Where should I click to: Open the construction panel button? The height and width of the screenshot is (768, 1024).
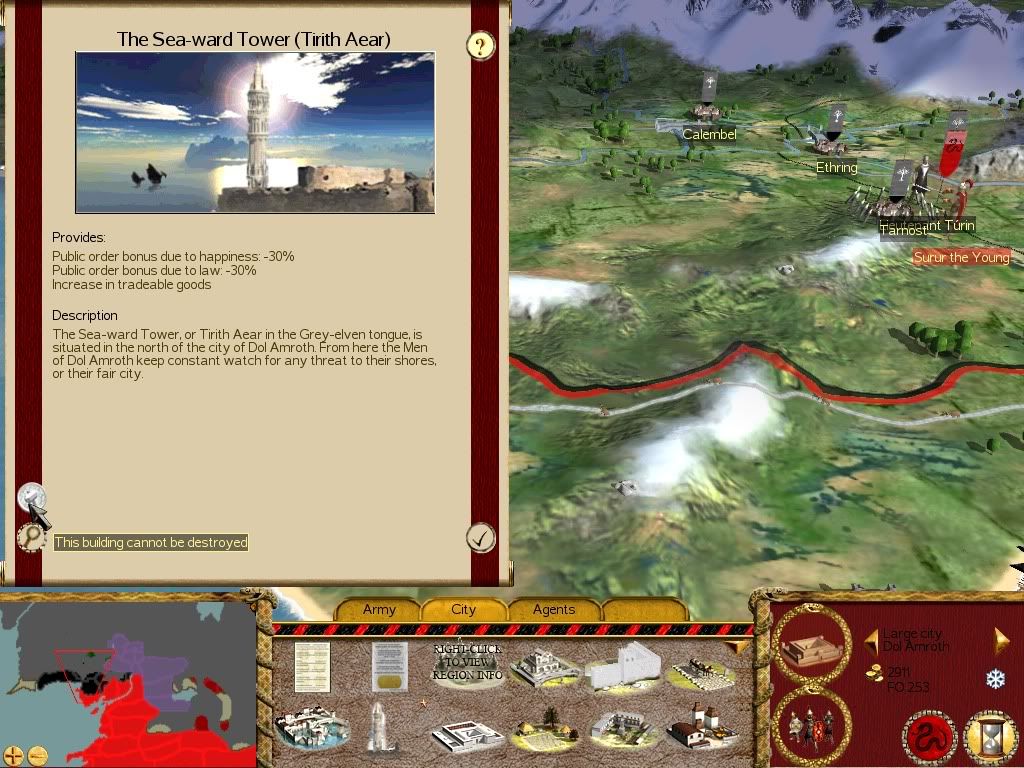(811, 644)
